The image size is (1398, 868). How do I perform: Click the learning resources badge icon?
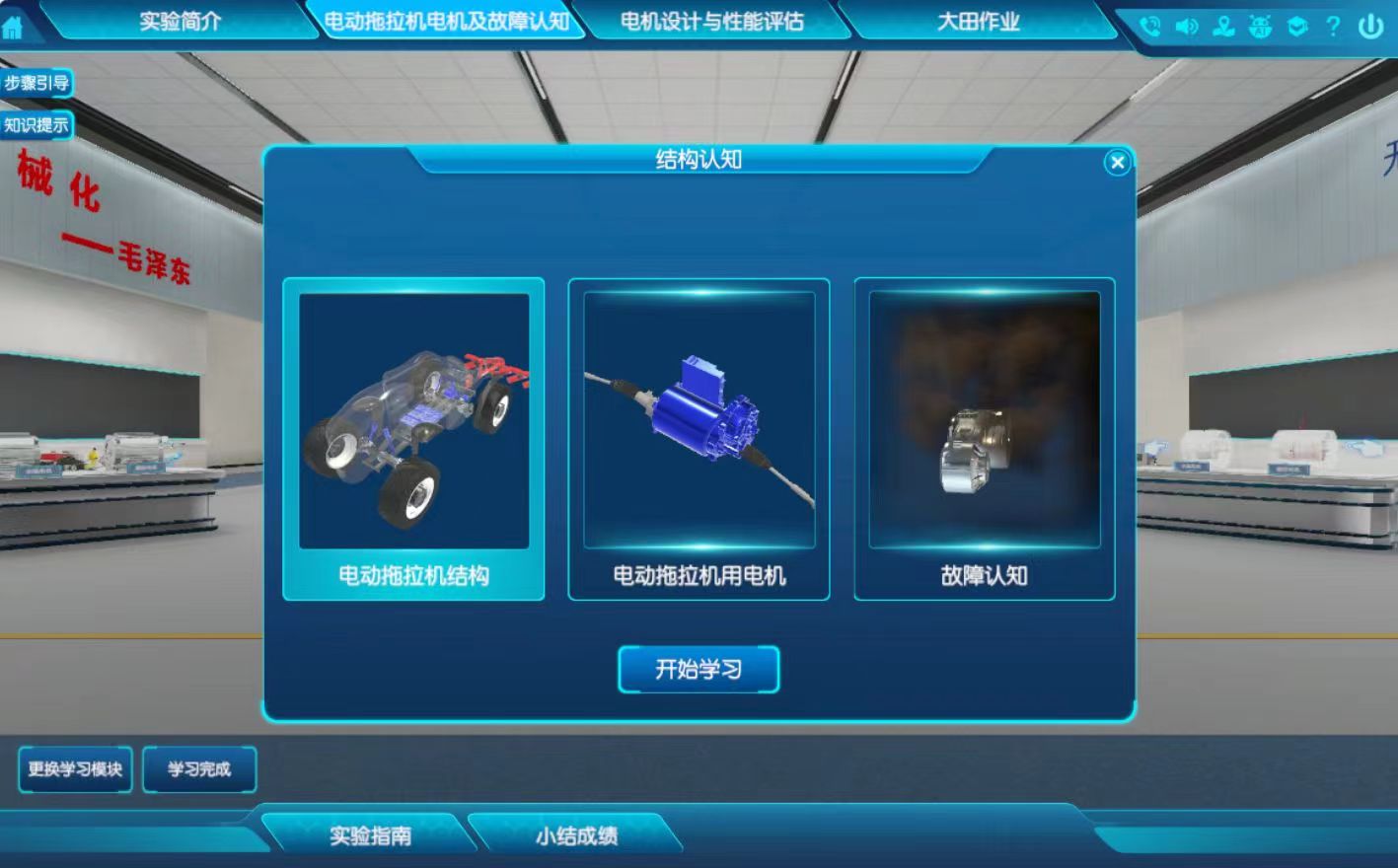pyautogui.click(x=1296, y=28)
